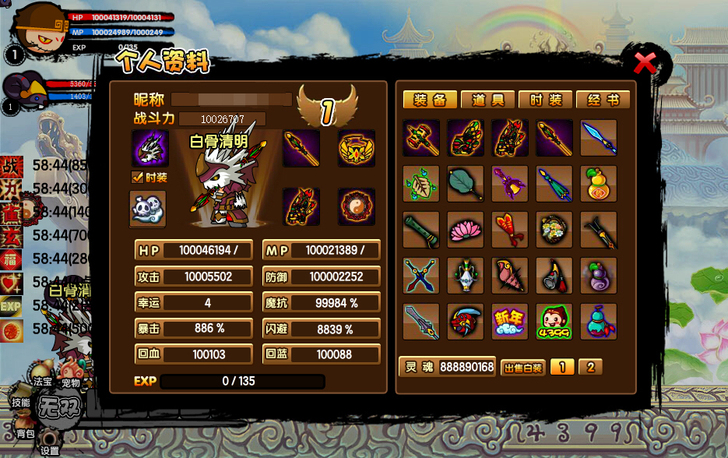
Task: Pick the pink lotus item in inventory
Action: [465, 229]
